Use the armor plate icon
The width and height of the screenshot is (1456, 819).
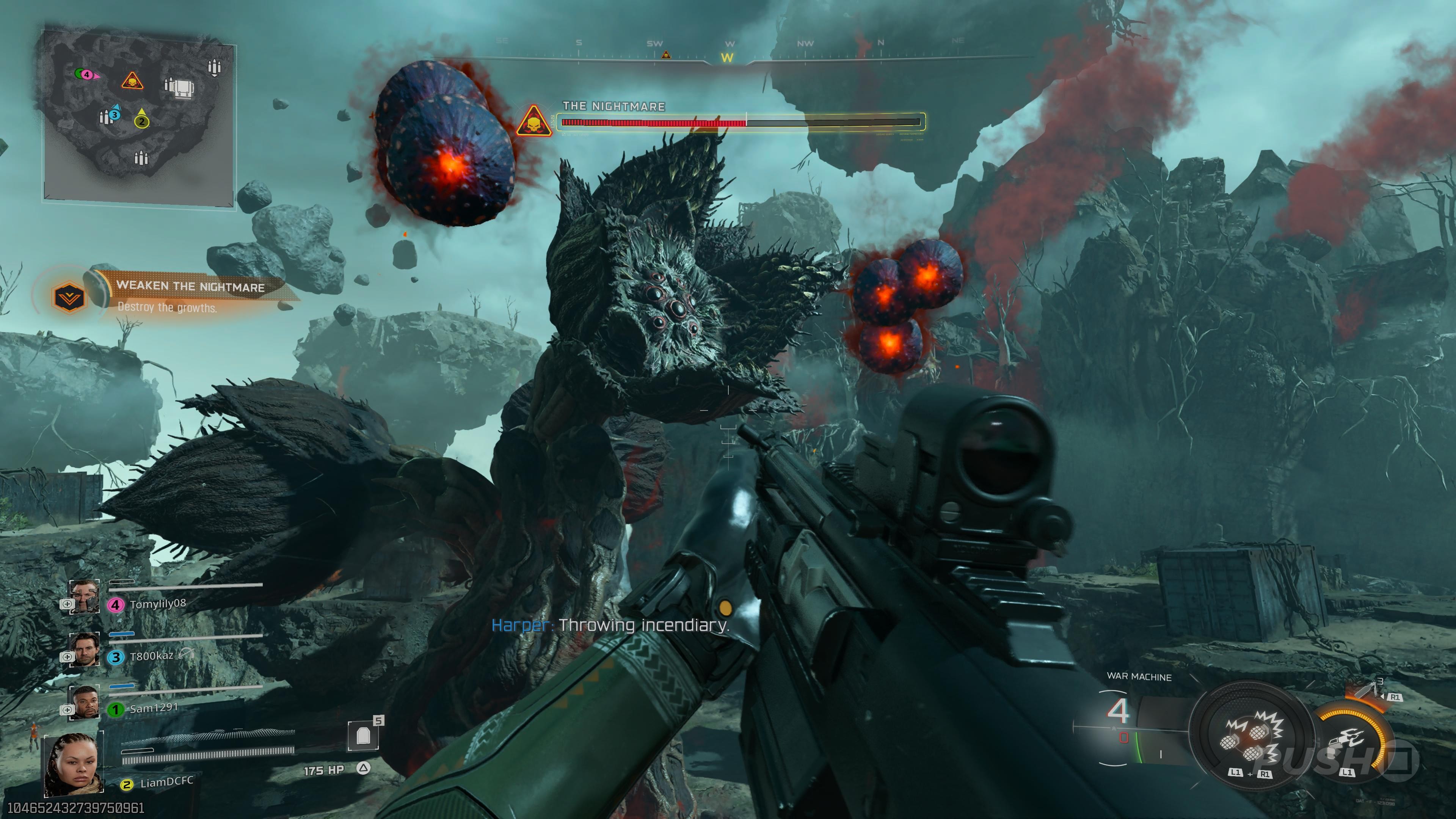[x=363, y=736]
